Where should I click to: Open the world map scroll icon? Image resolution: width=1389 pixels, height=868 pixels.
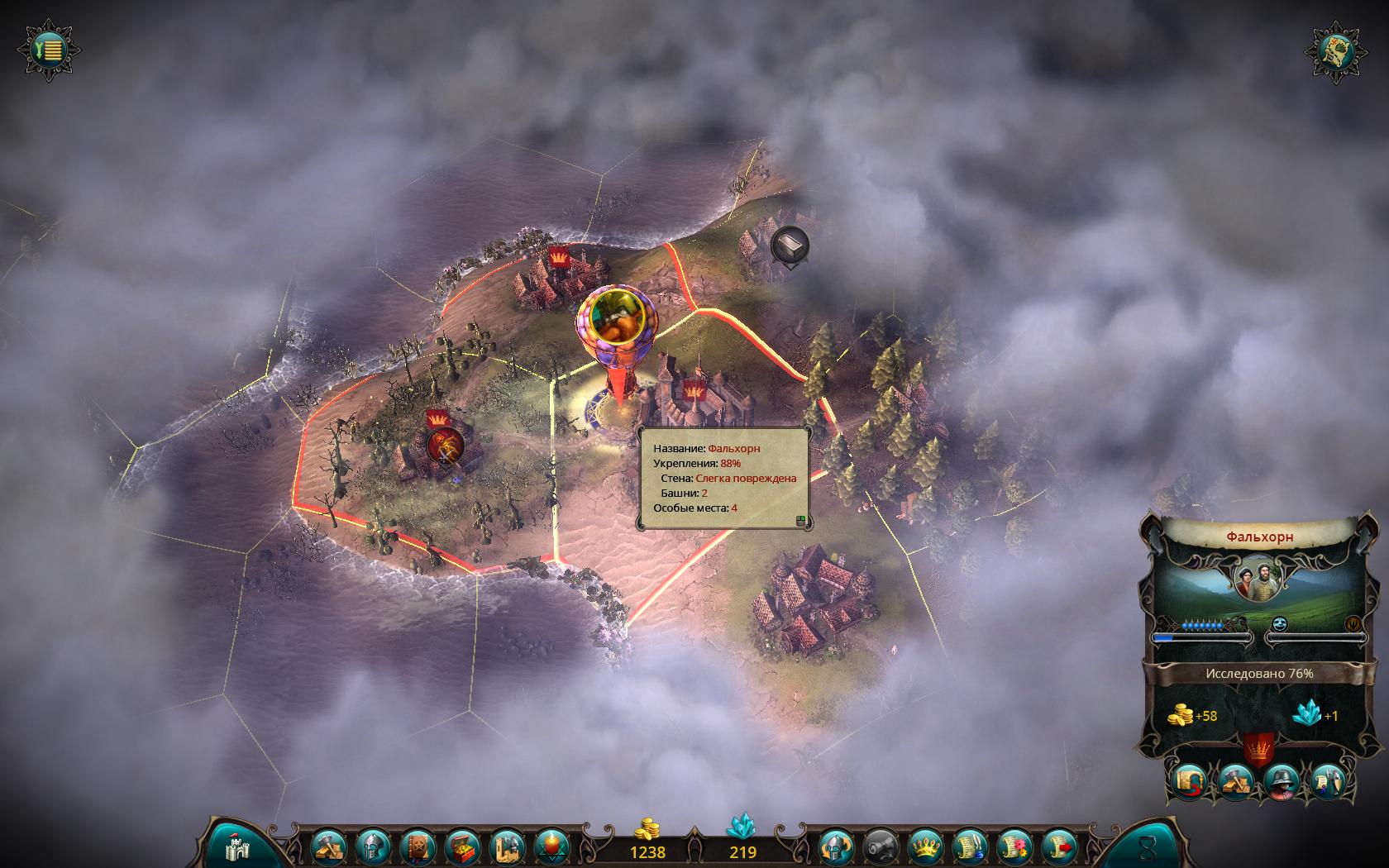(1337, 51)
